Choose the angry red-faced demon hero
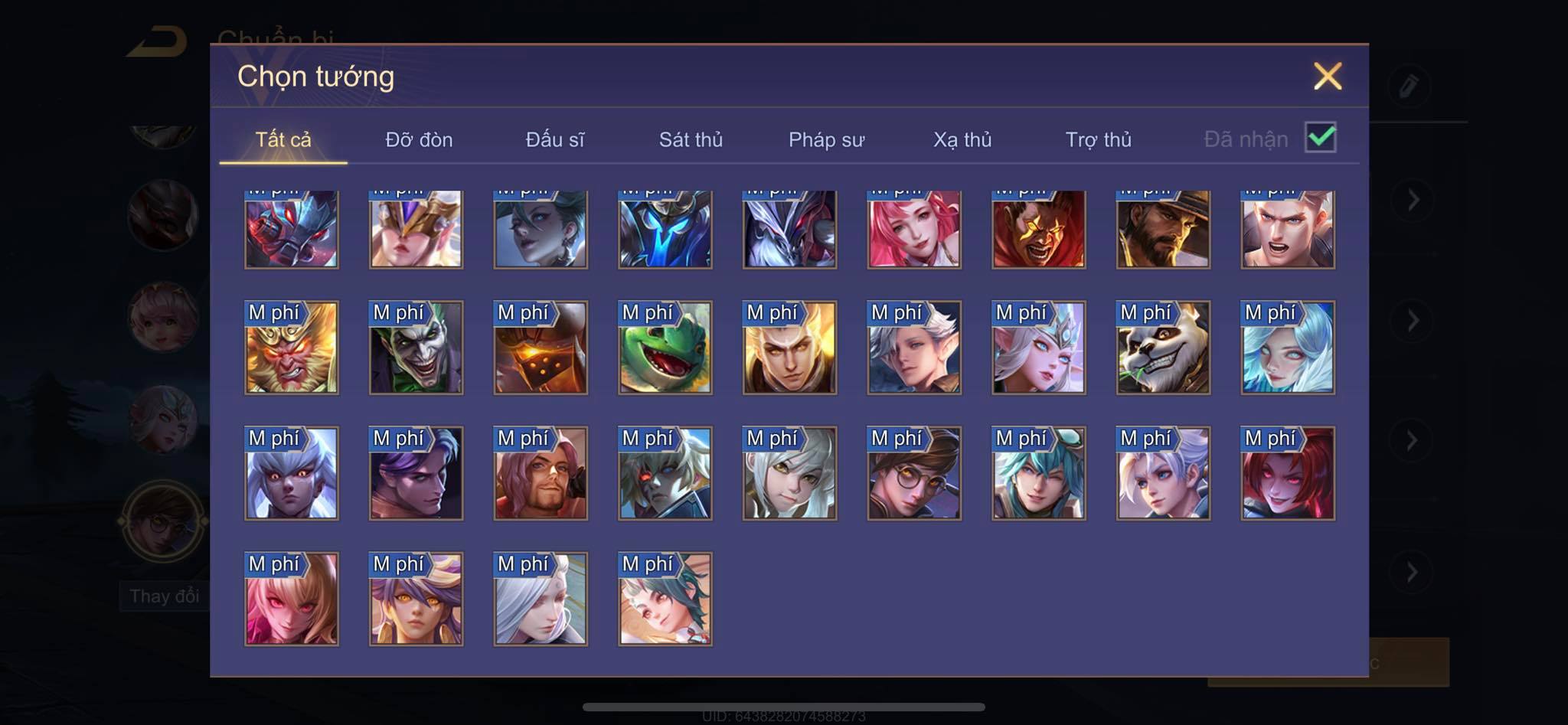The width and height of the screenshot is (1568, 725). pos(1038,230)
